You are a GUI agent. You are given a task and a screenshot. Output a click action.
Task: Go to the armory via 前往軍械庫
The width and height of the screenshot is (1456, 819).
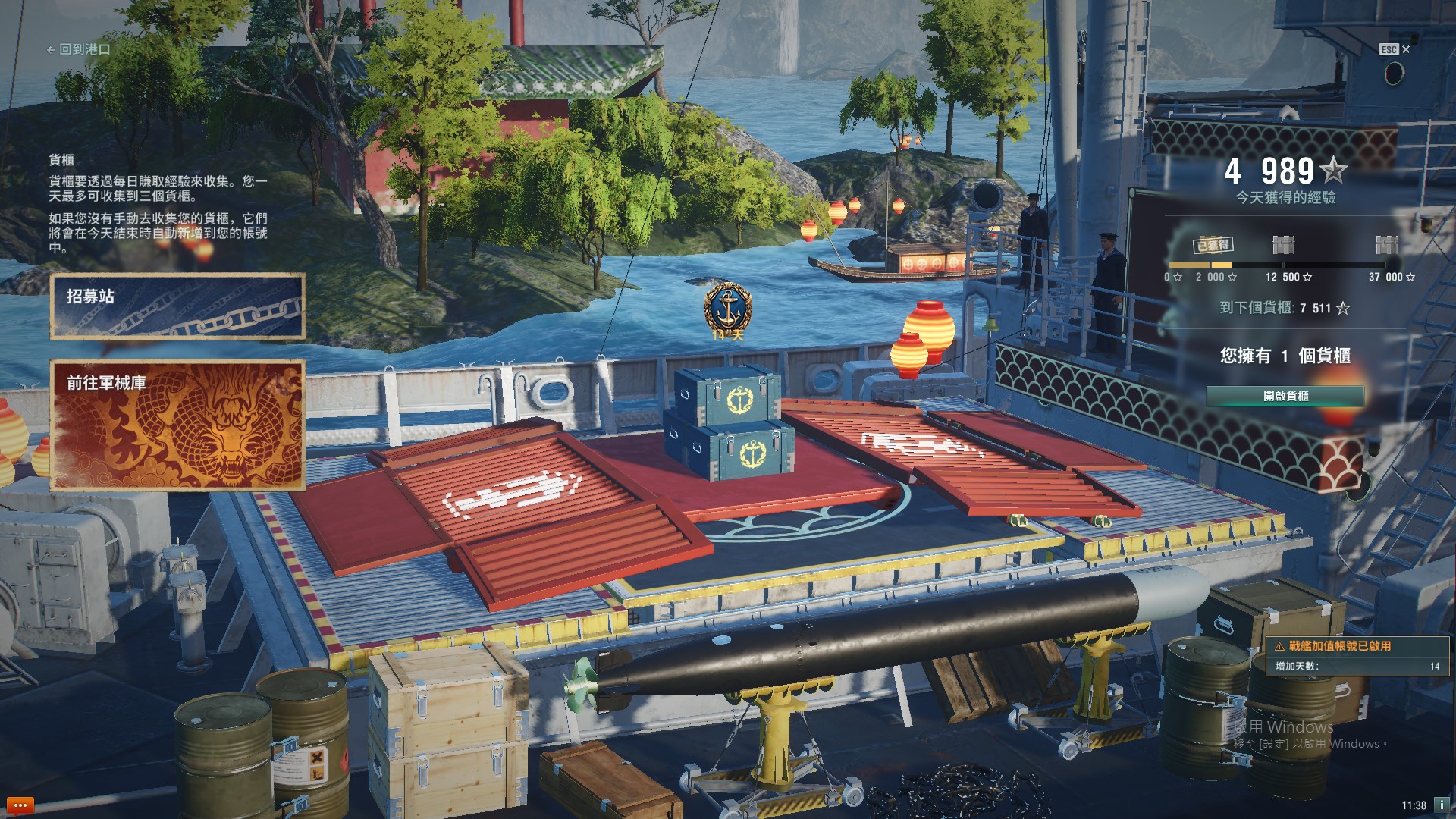click(x=178, y=425)
